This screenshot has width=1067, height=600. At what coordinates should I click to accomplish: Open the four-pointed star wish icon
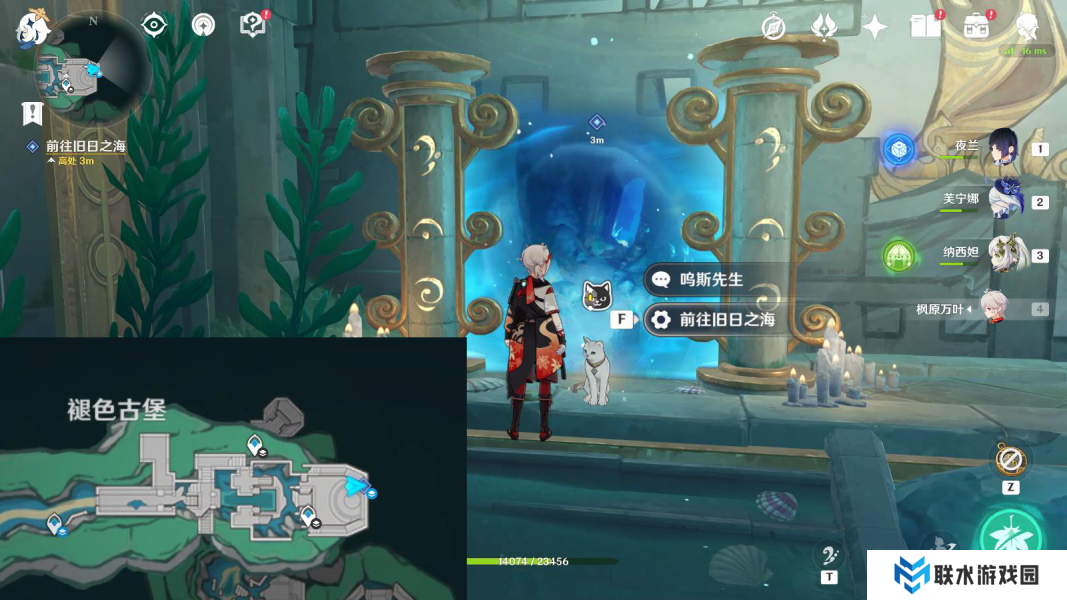pos(875,27)
